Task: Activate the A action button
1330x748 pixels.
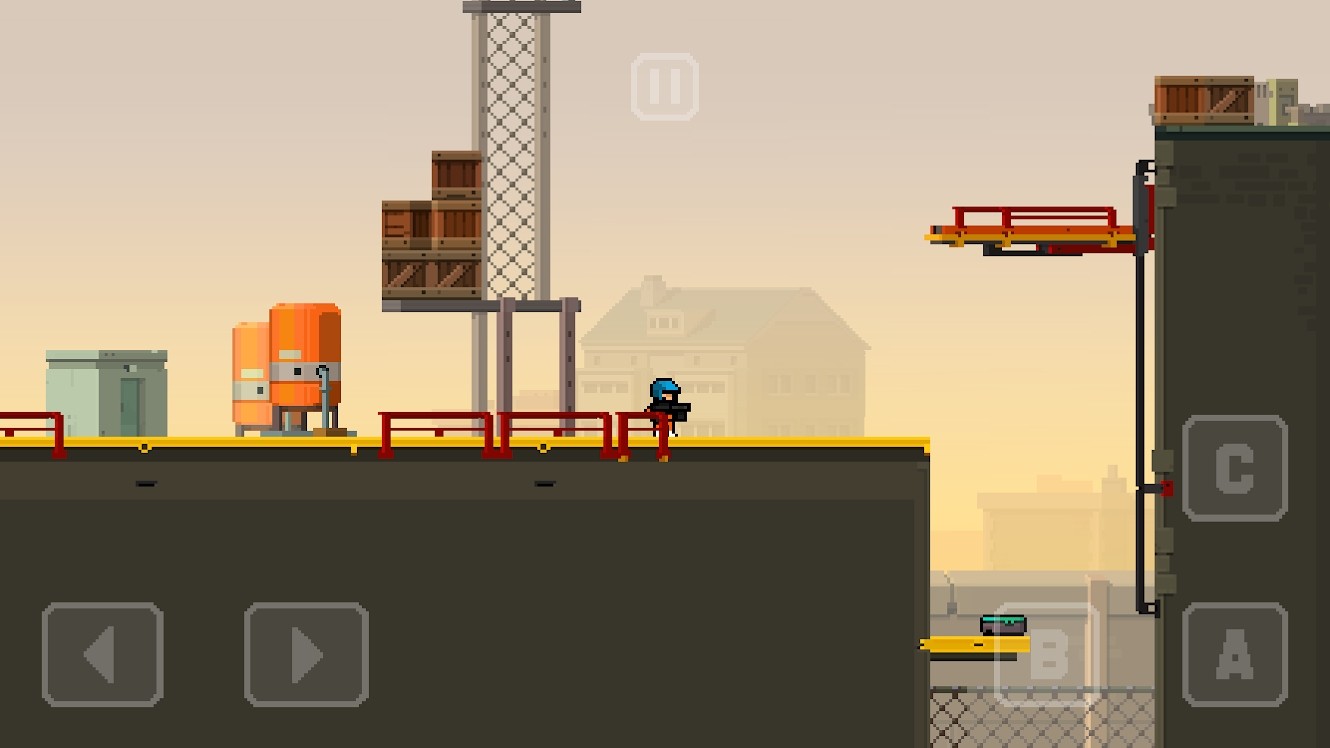Action: pyautogui.click(x=1234, y=655)
